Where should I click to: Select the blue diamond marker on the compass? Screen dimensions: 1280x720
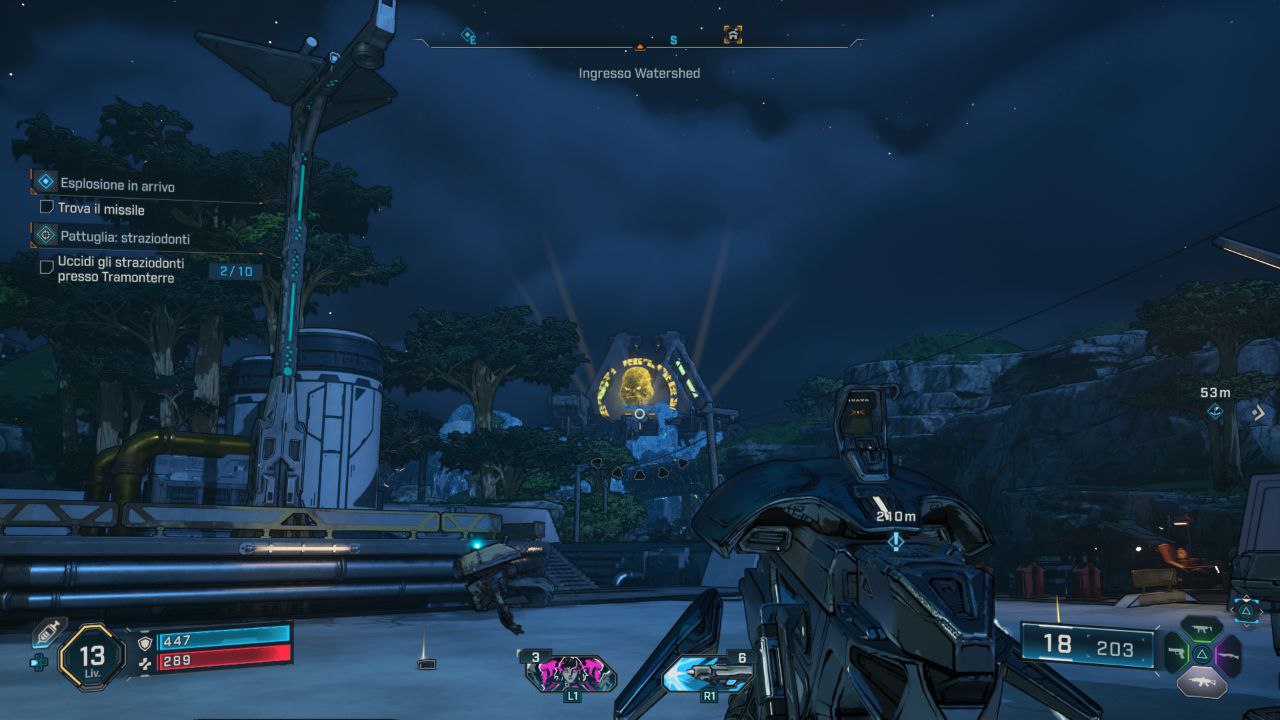coord(468,36)
